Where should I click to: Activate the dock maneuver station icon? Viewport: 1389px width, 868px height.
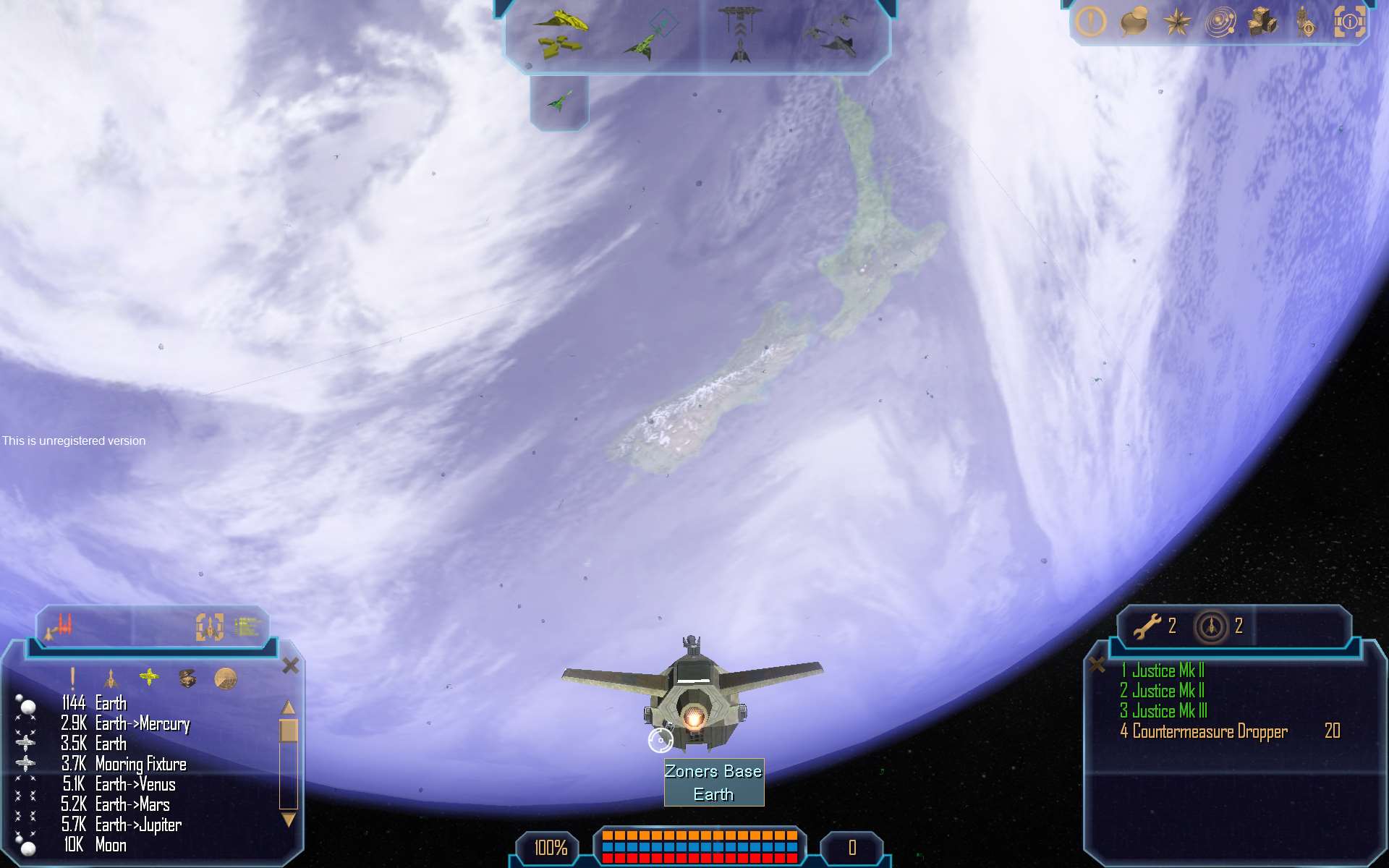point(739,34)
